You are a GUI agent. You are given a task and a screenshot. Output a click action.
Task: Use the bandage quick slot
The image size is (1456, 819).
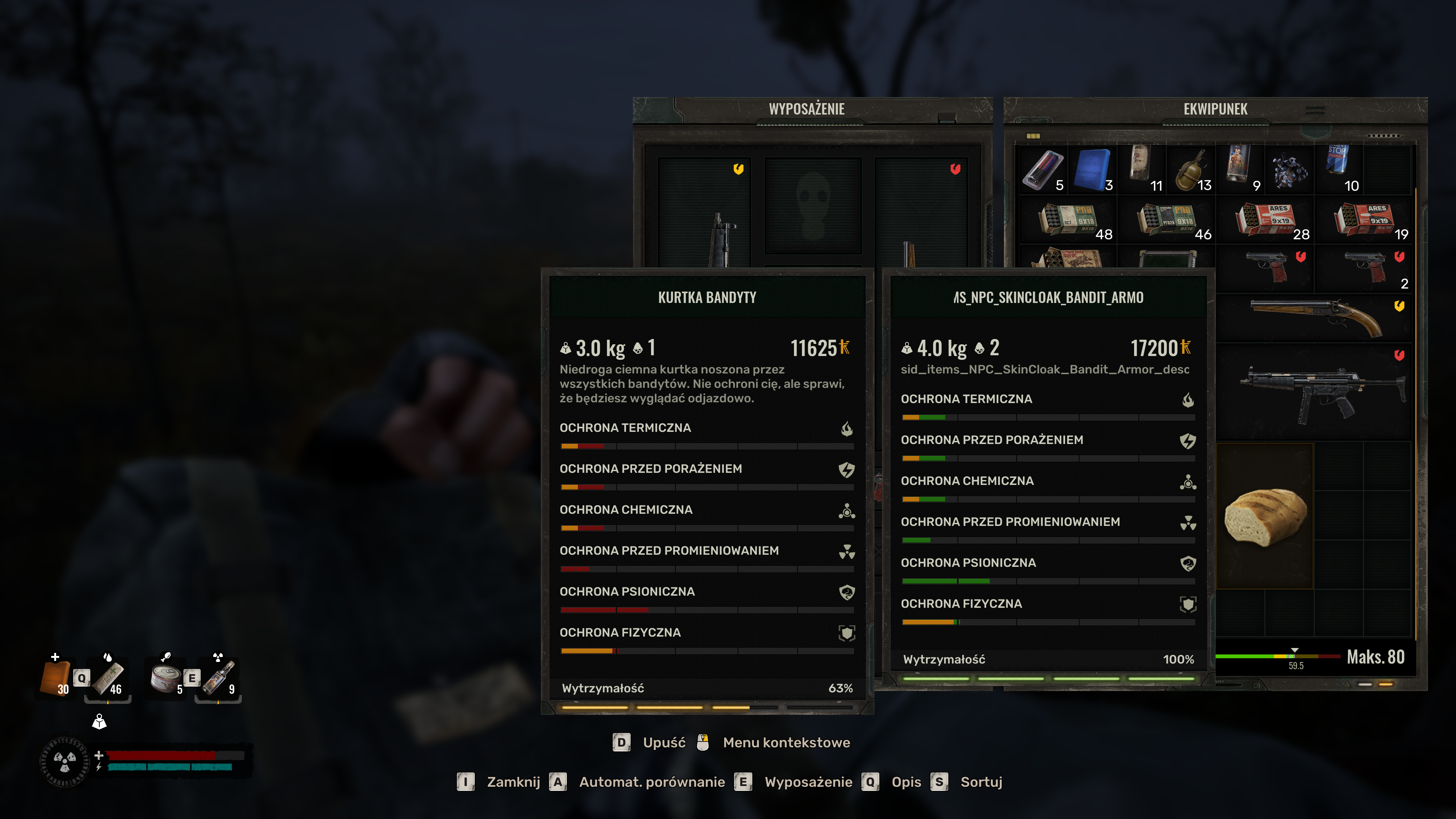109,677
